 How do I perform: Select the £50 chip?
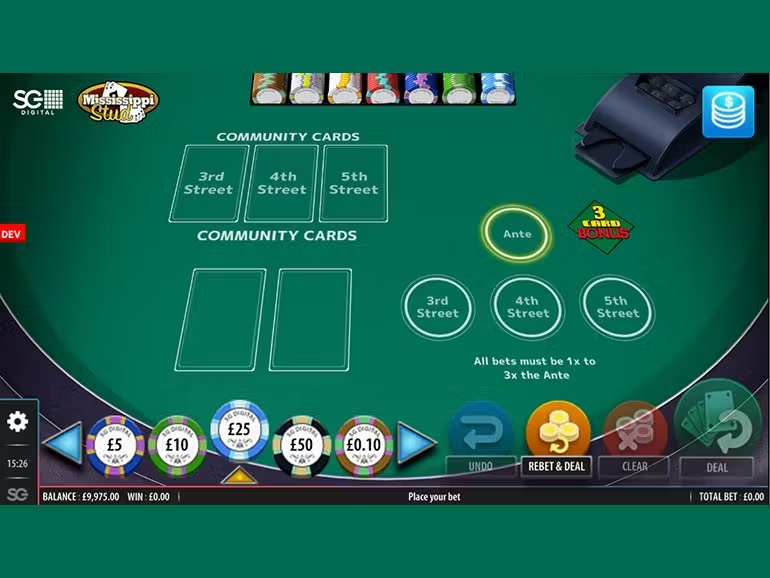[301, 445]
